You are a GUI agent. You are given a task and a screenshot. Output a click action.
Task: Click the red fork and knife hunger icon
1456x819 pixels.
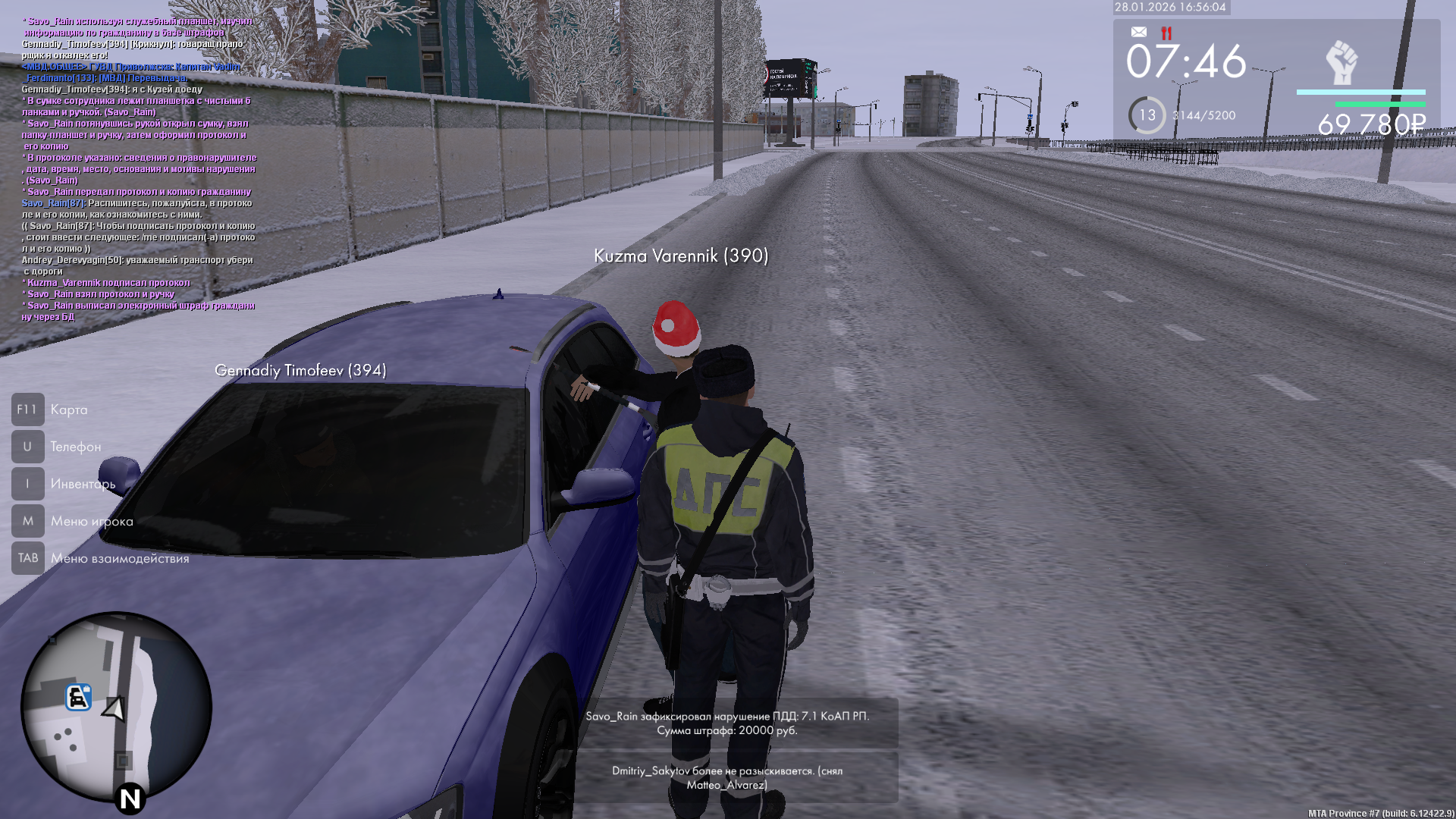(x=1166, y=33)
